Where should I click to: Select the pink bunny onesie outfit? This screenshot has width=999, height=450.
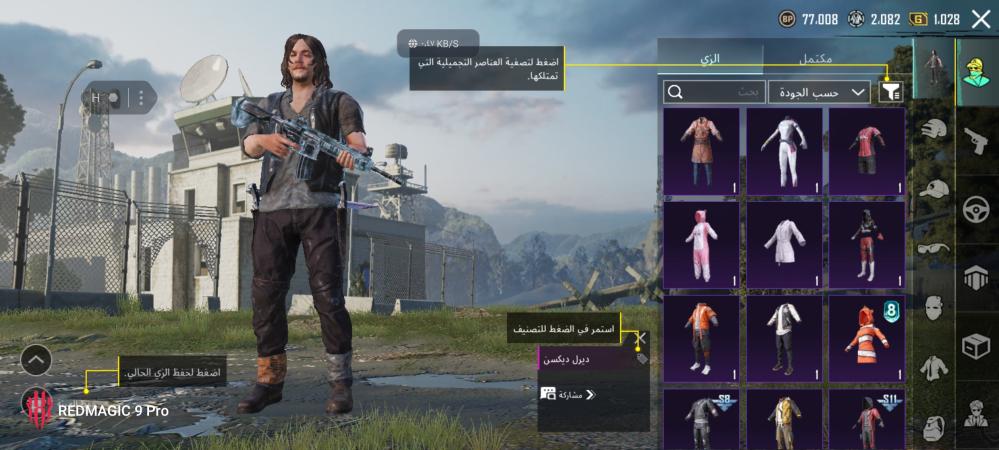click(701, 244)
